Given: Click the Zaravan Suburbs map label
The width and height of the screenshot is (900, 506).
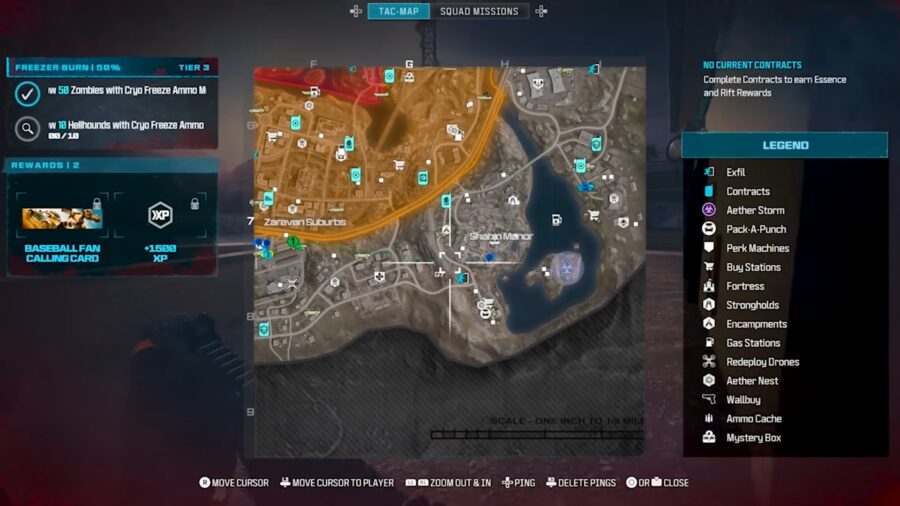Looking at the screenshot, I should point(305,221).
